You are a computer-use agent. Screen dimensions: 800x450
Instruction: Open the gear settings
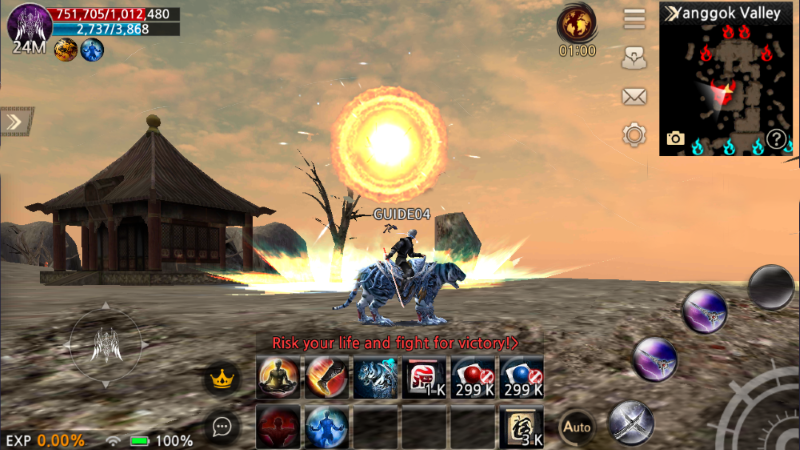(x=634, y=134)
